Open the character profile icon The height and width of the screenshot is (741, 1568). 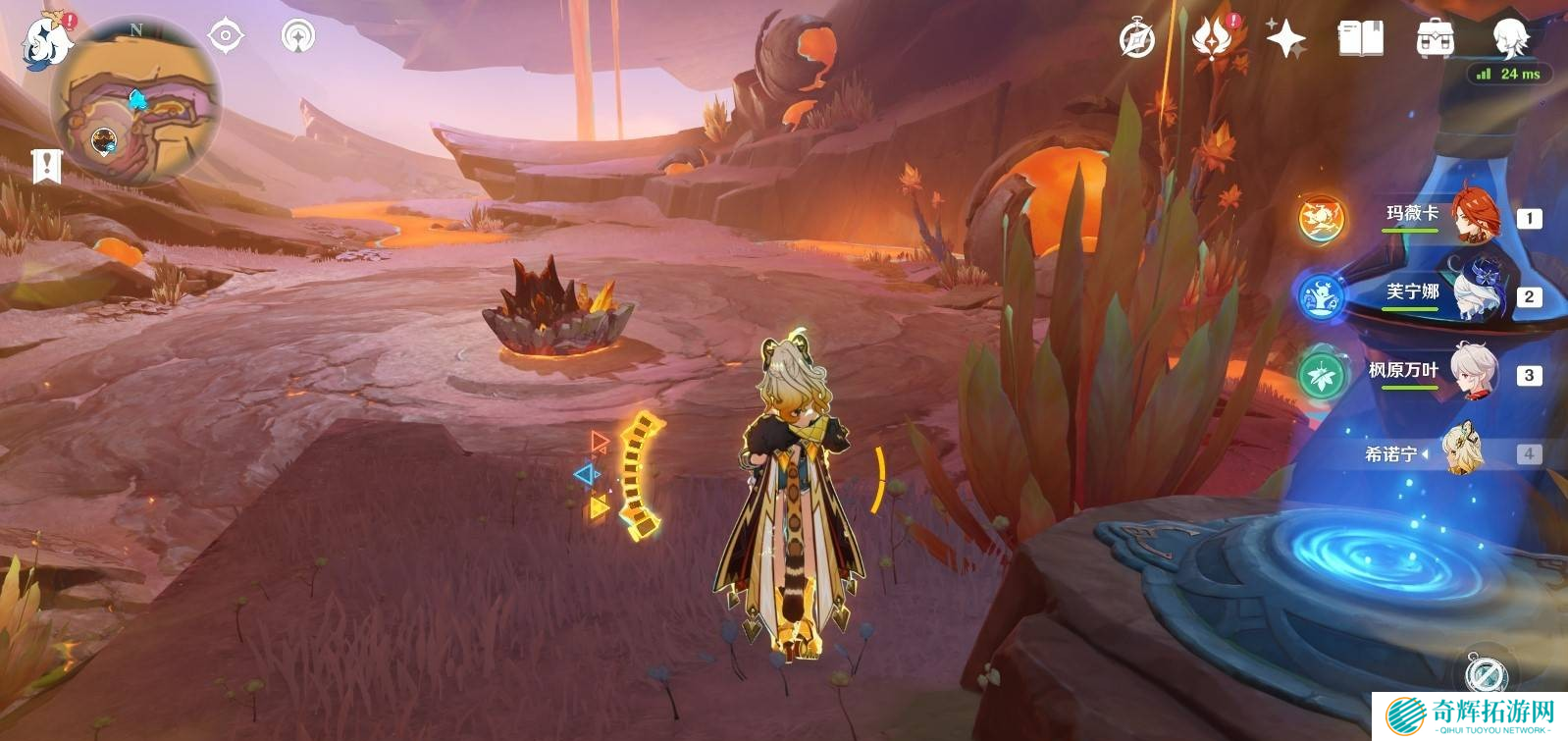(1509, 37)
